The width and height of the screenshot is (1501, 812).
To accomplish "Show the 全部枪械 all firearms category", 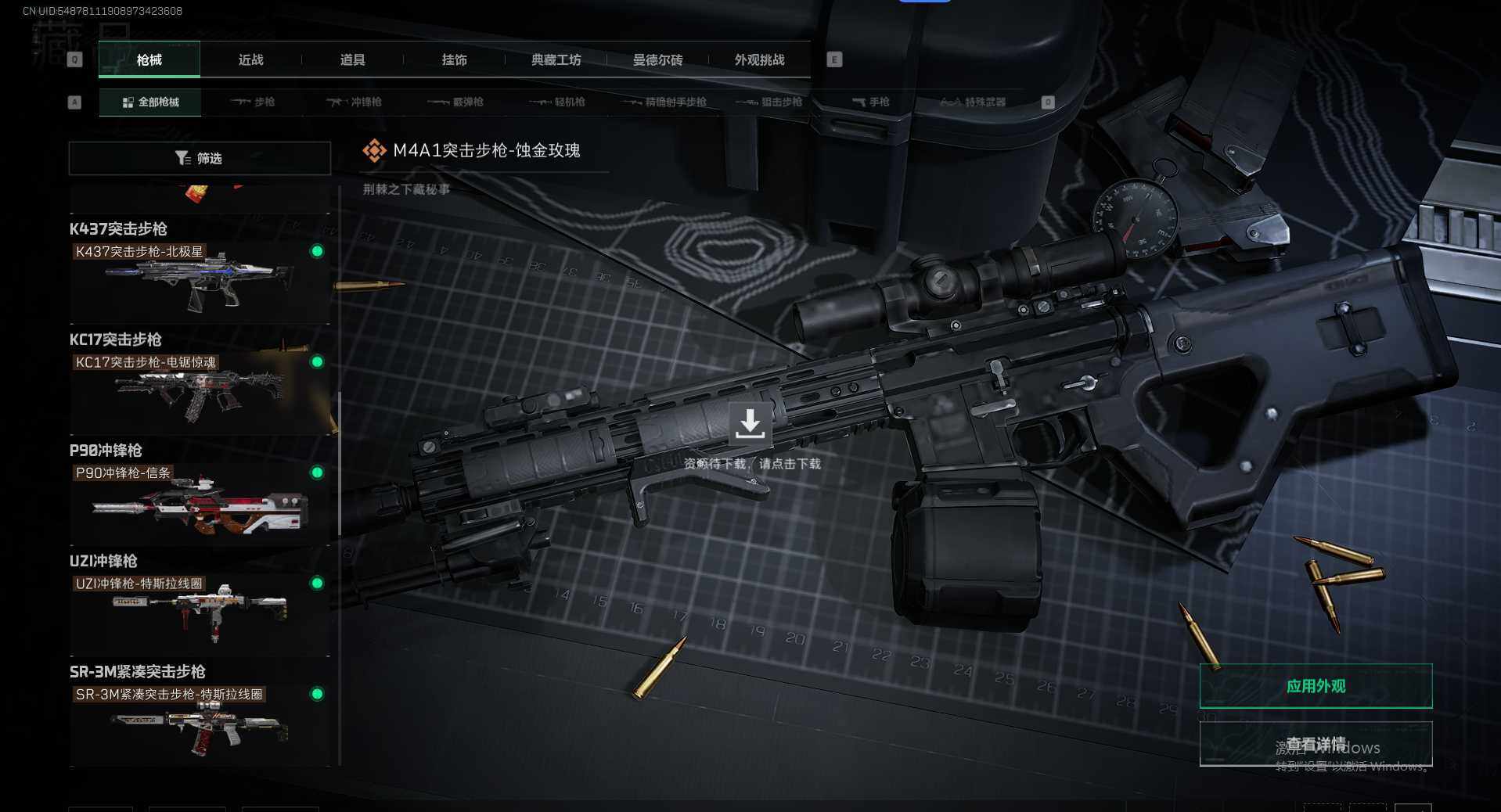I will pyautogui.click(x=150, y=102).
